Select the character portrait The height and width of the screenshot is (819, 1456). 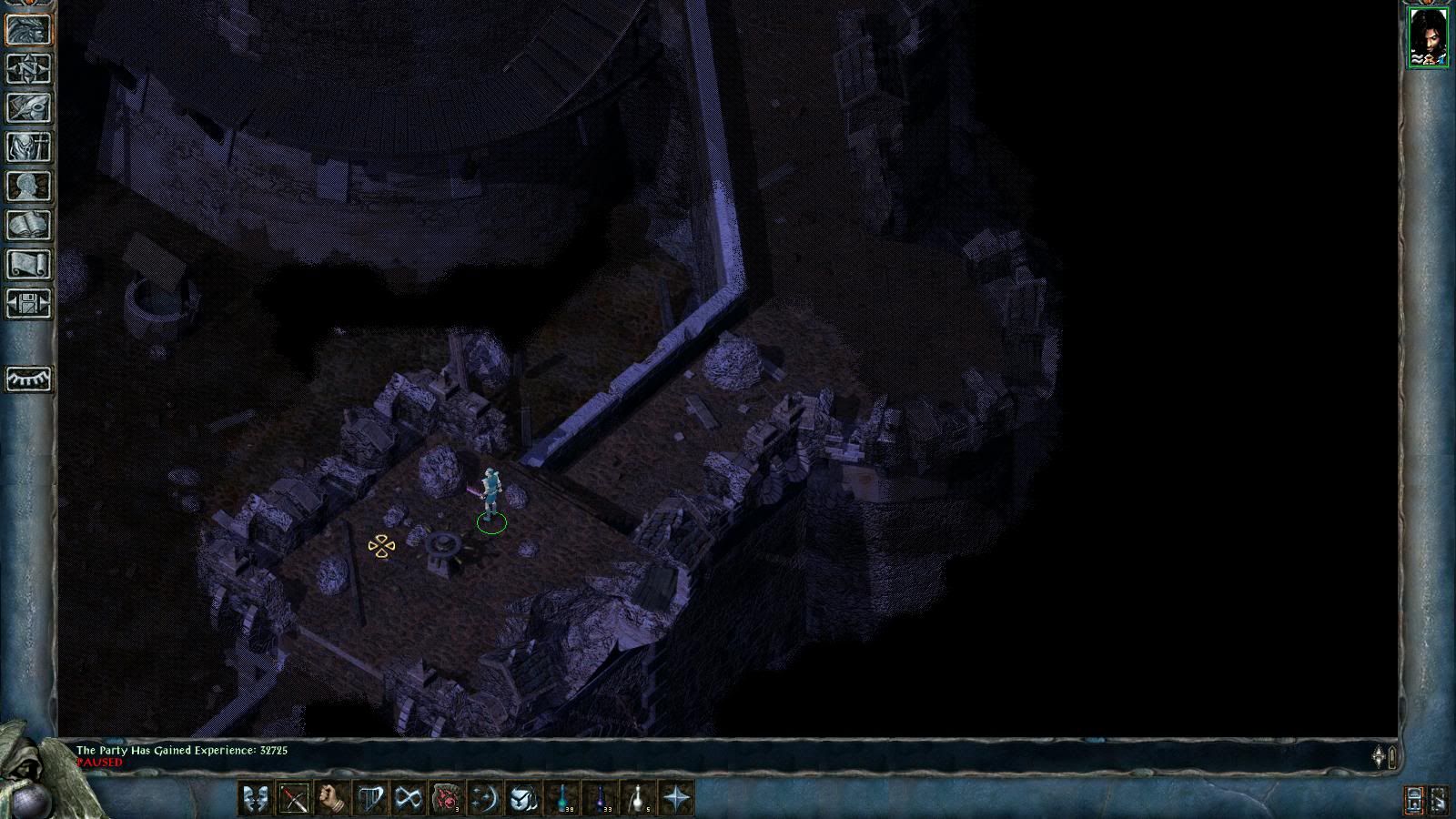(x=1427, y=36)
